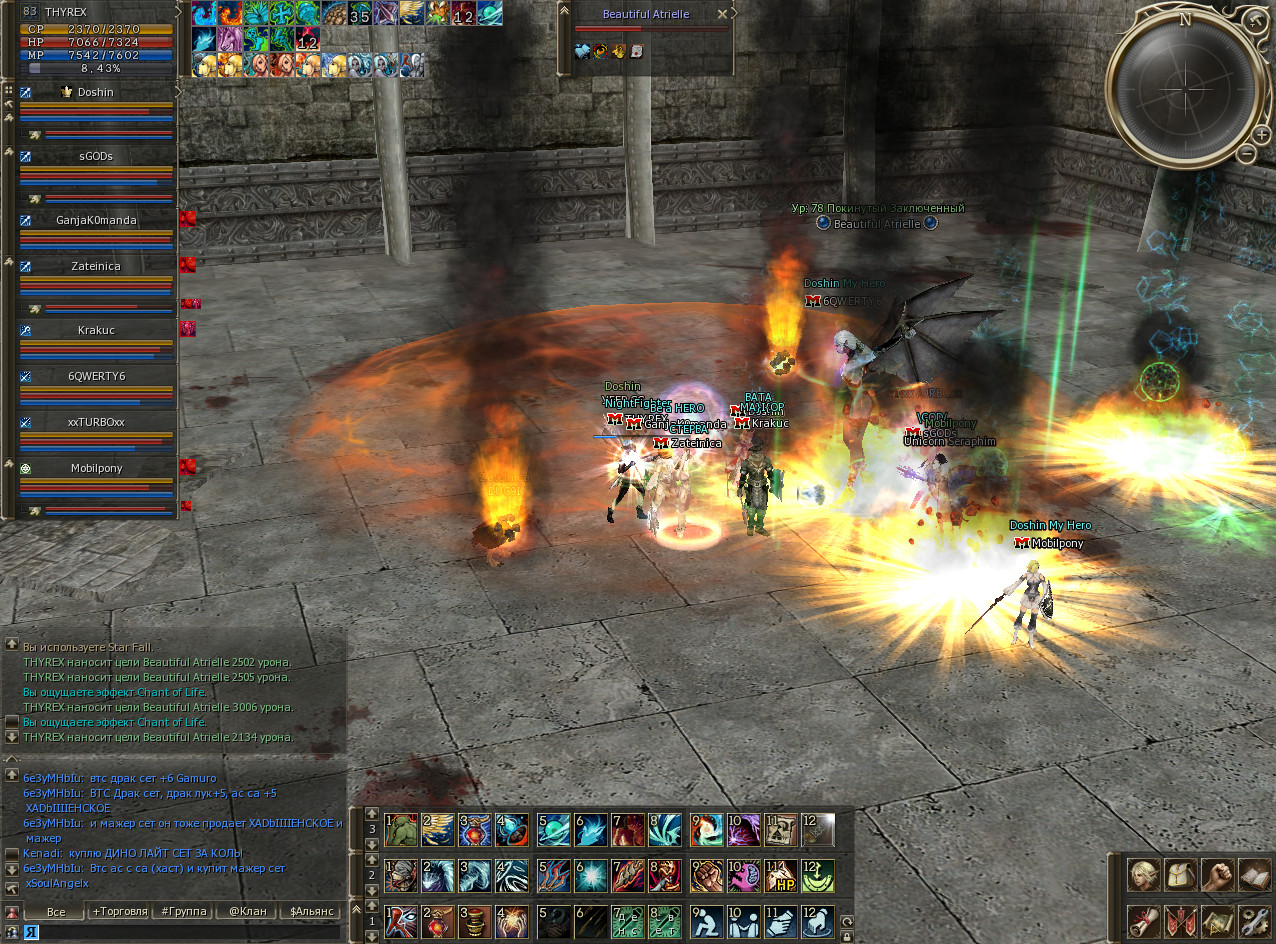The width and height of the screenshot is (1276, 944).
Task: Open the @Клан chat tab
Action: pyautogui.click(x=246, y=912)
